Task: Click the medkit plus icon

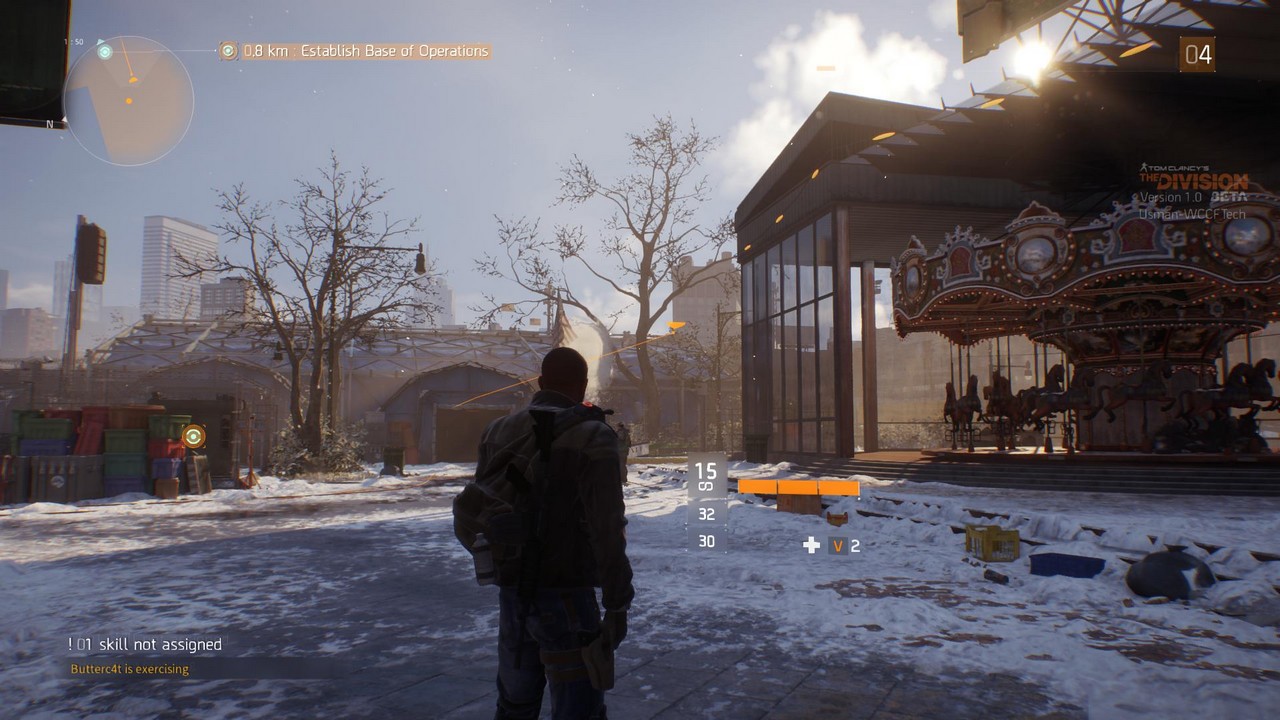Action: 812,545
